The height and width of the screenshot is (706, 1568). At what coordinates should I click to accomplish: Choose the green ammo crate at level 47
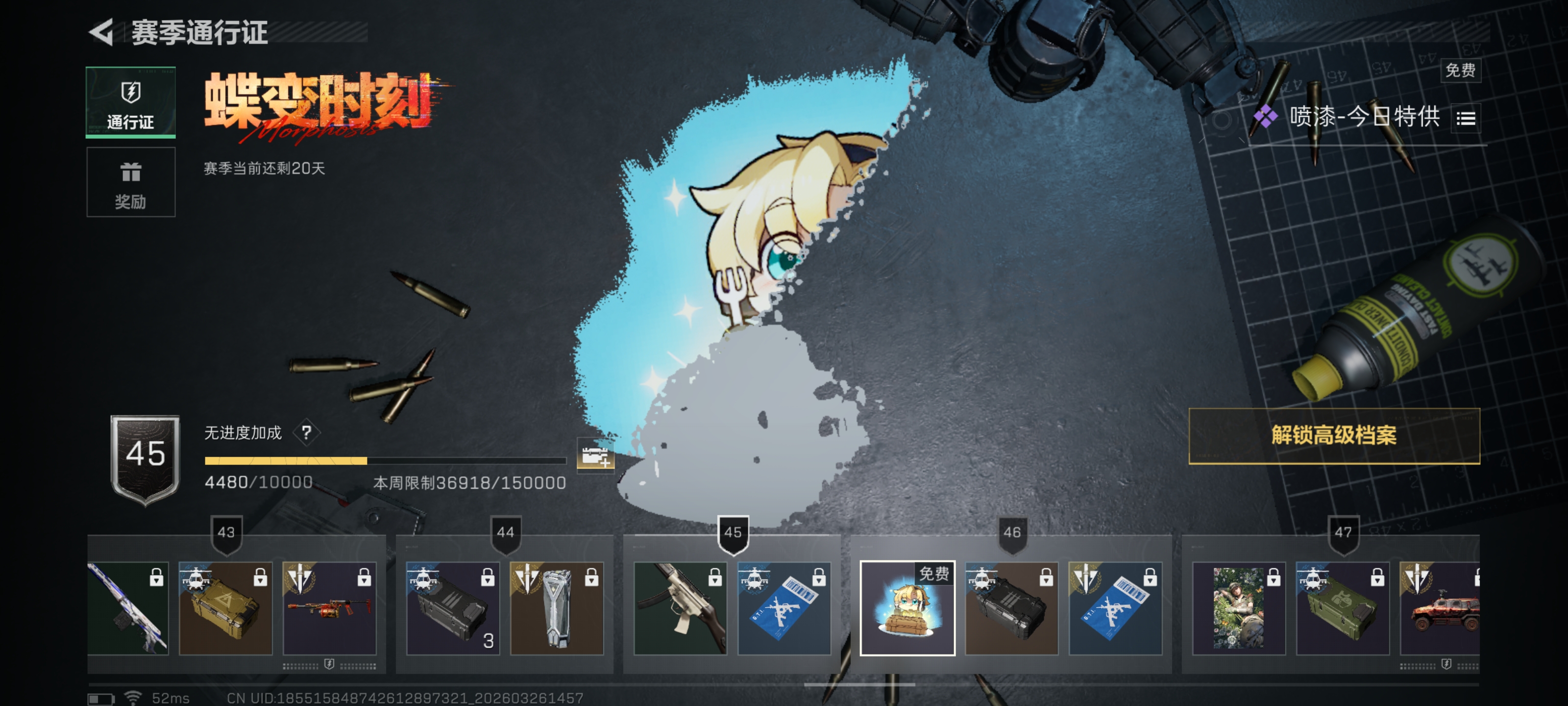1342,608
